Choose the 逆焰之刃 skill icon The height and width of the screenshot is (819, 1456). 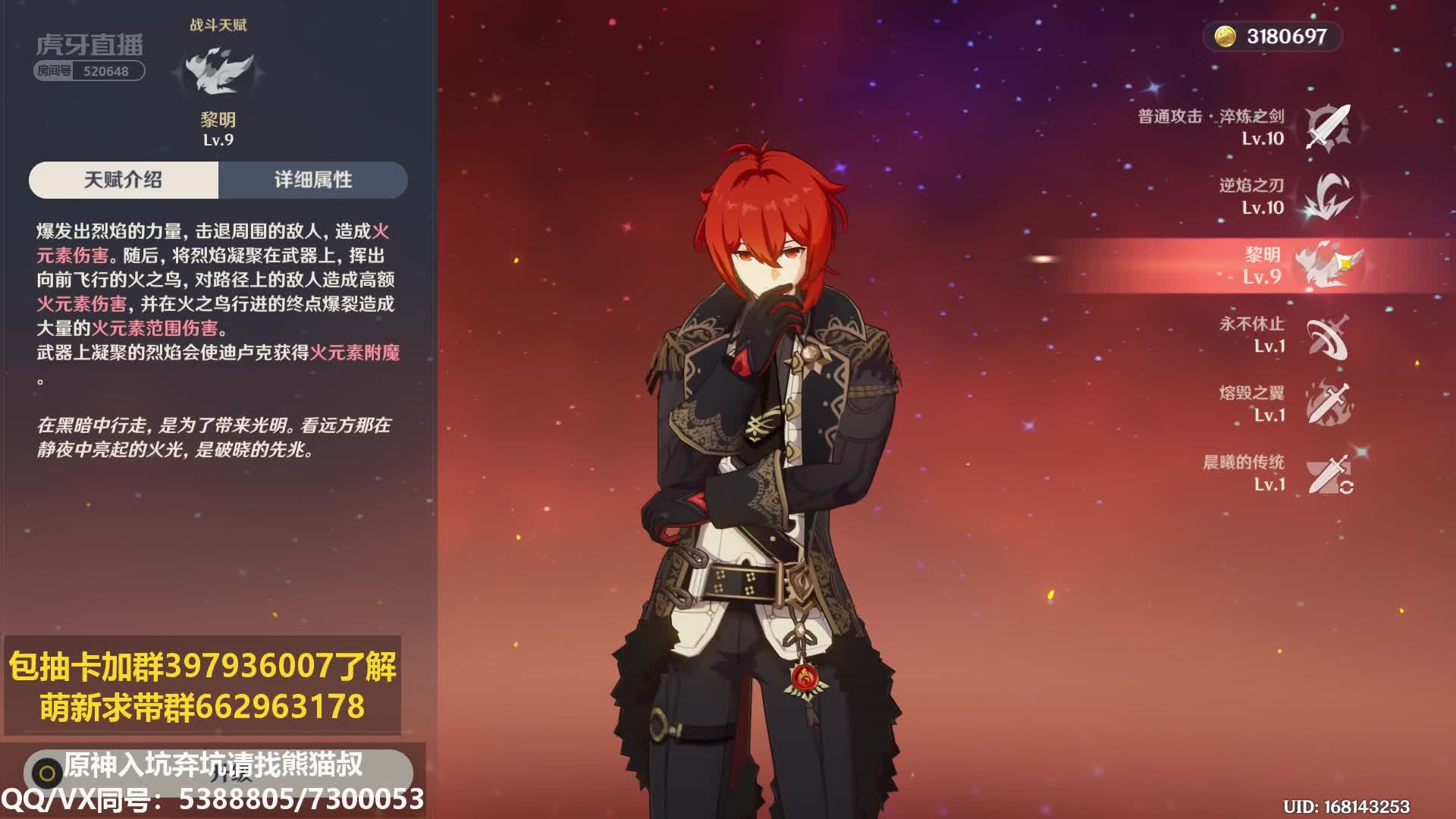(x=1328, y=196)
